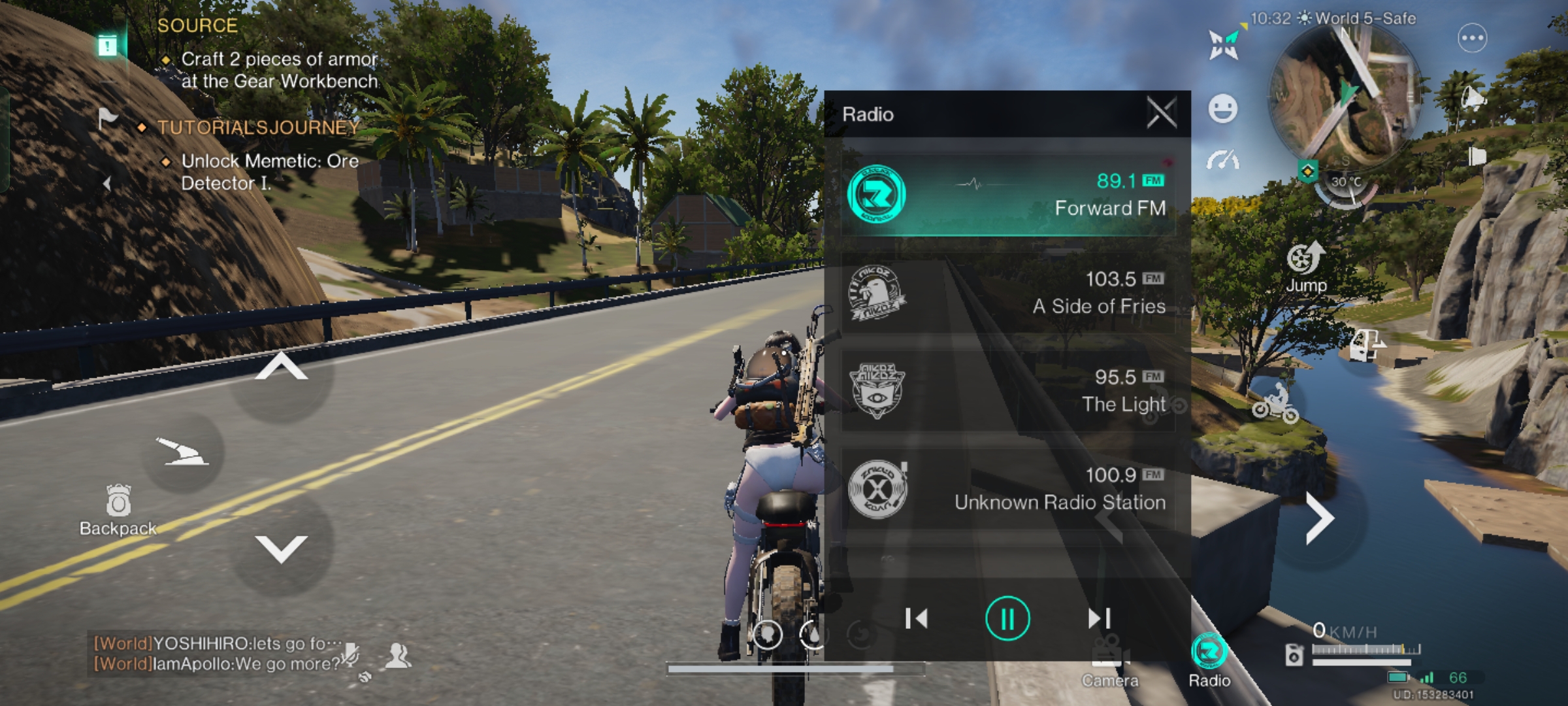Tap the Jump button
The height and width of the screenshot is (706, 1568).
[1306, 267]
